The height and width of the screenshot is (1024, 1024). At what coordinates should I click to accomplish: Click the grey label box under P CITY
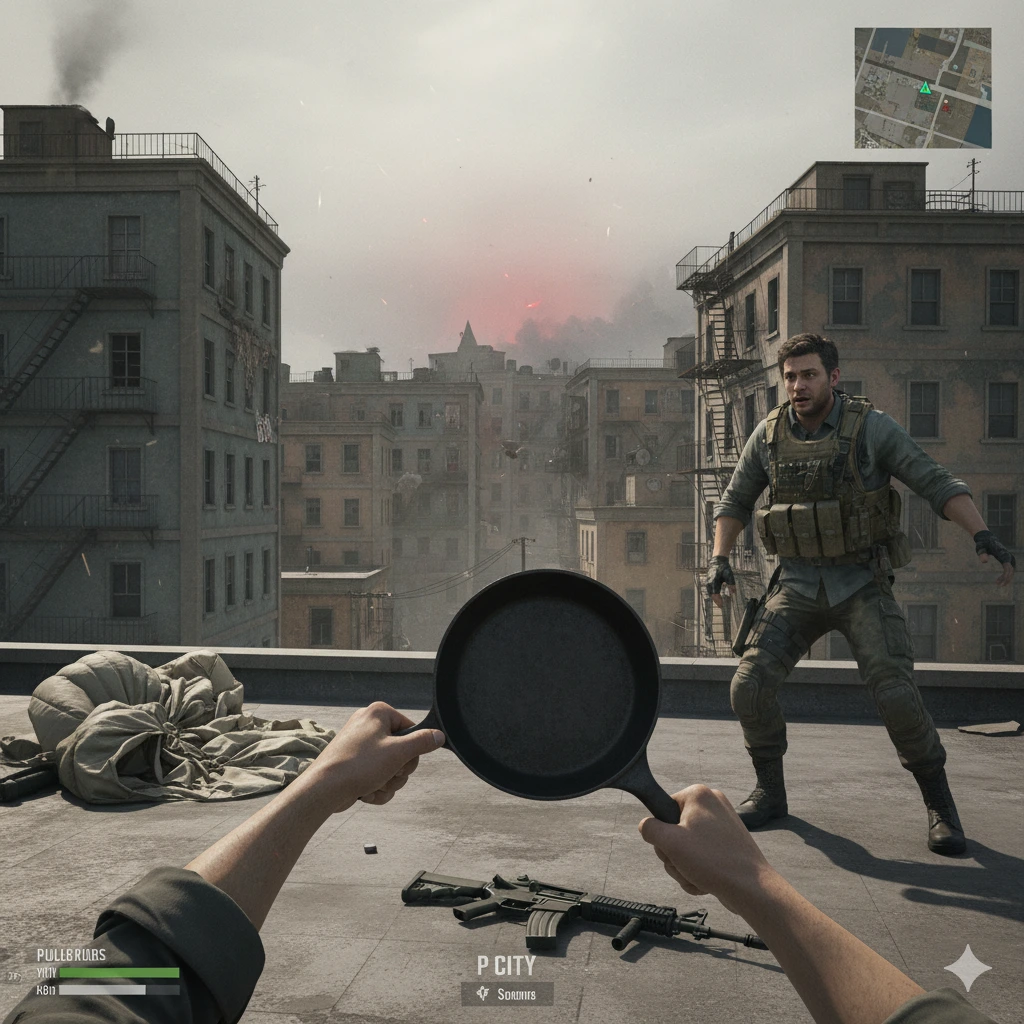pyautogui.click(x=507, y=994)
